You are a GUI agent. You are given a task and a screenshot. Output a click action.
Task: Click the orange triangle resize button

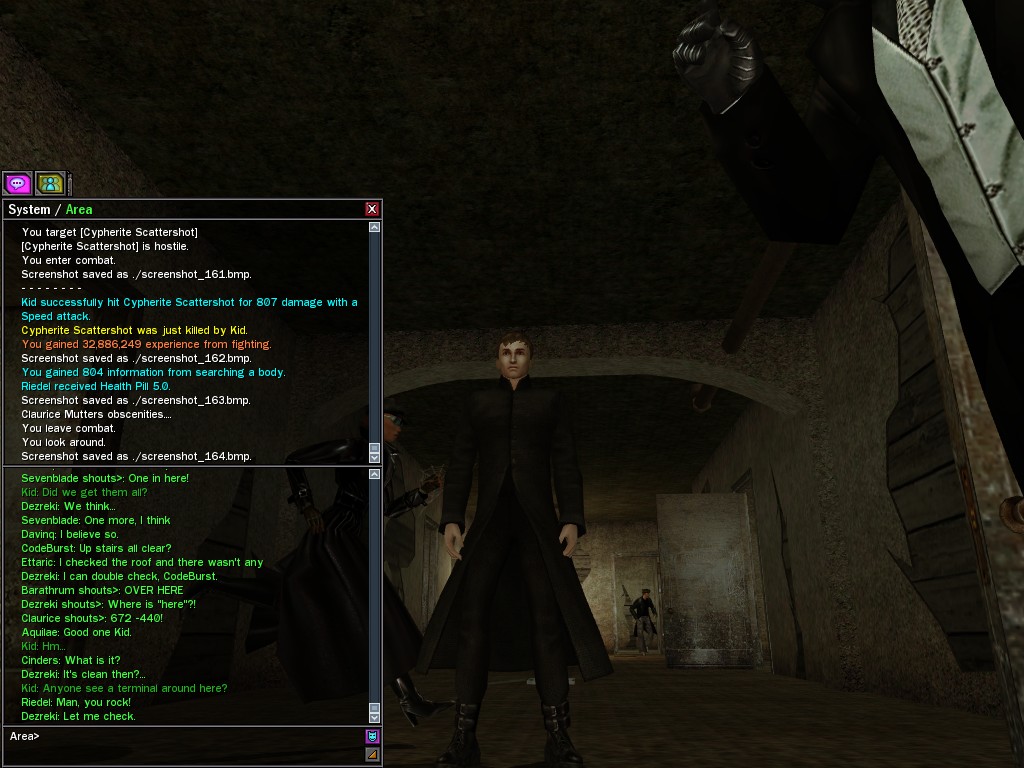point(372,754)
